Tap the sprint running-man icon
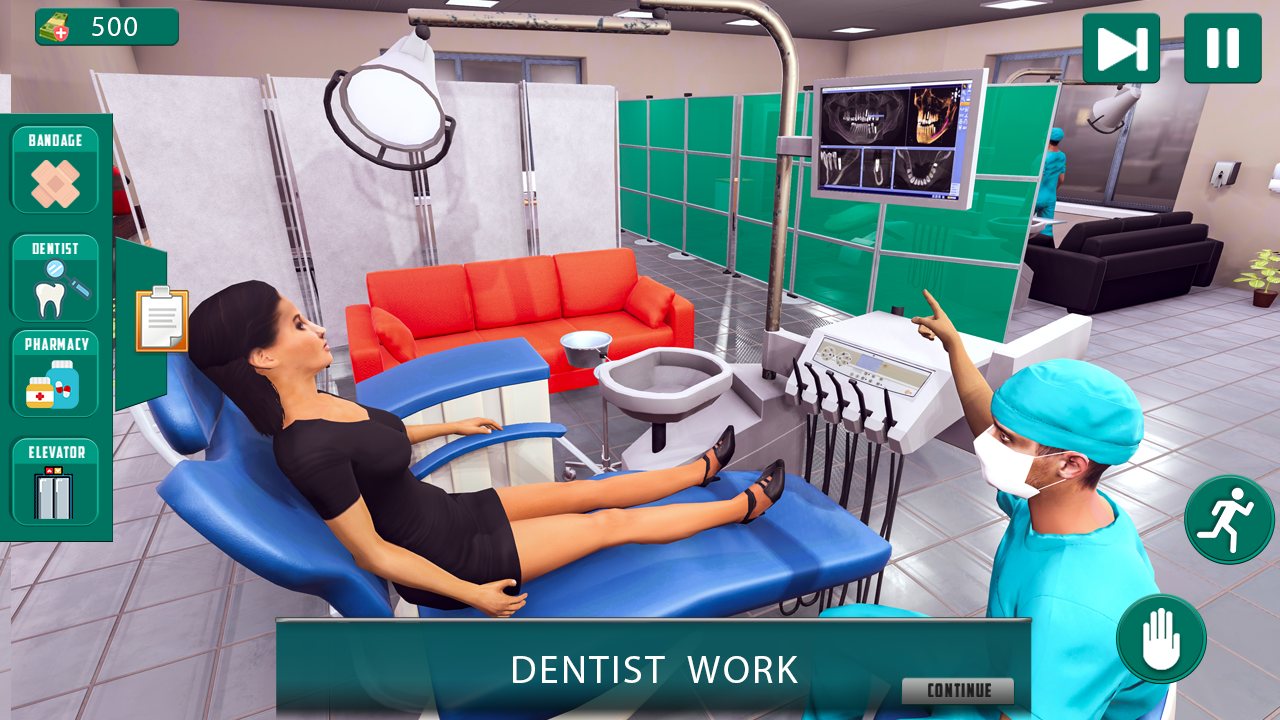The image size is (1280, 720). (1229, 520)
